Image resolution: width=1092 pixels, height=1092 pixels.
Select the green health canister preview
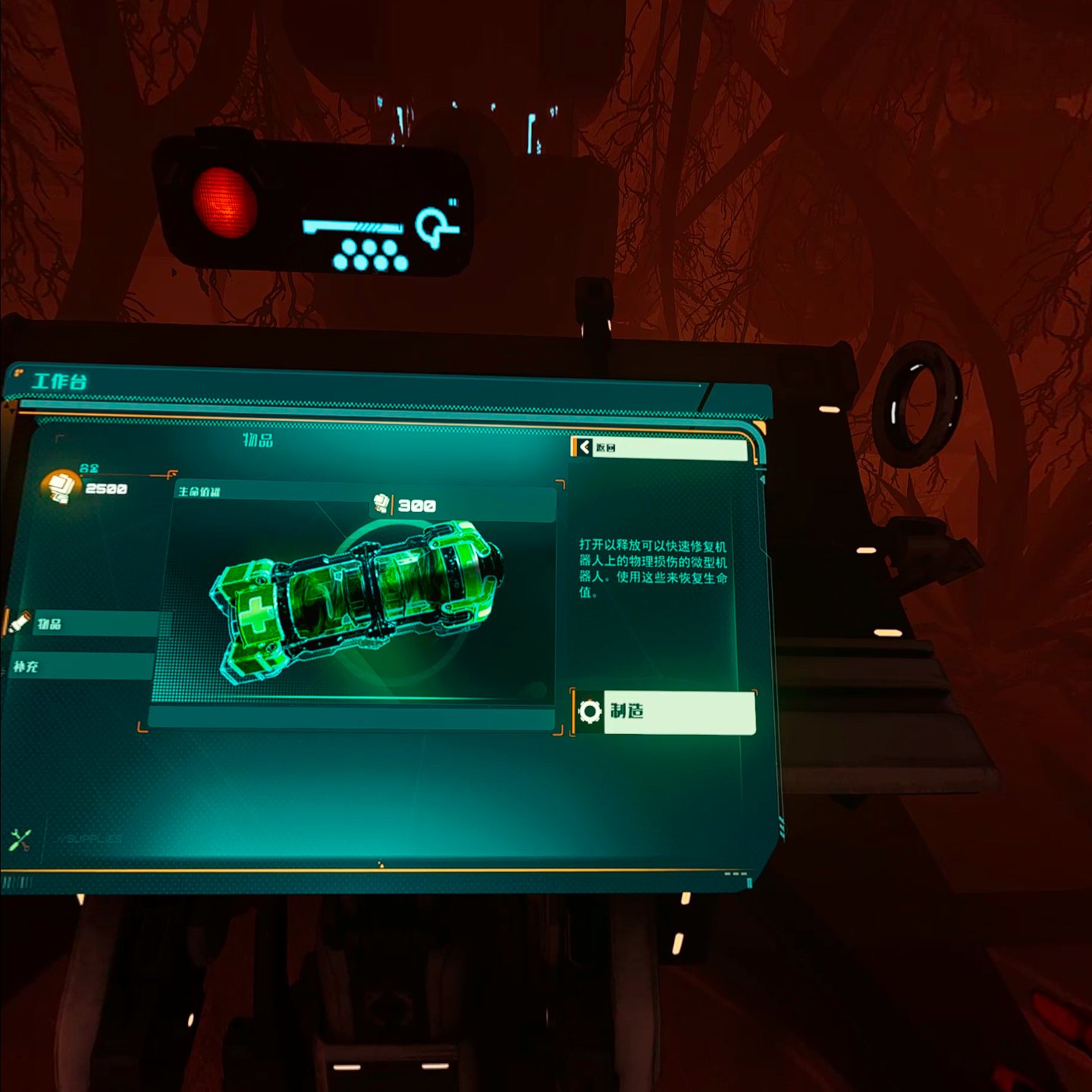356,599
